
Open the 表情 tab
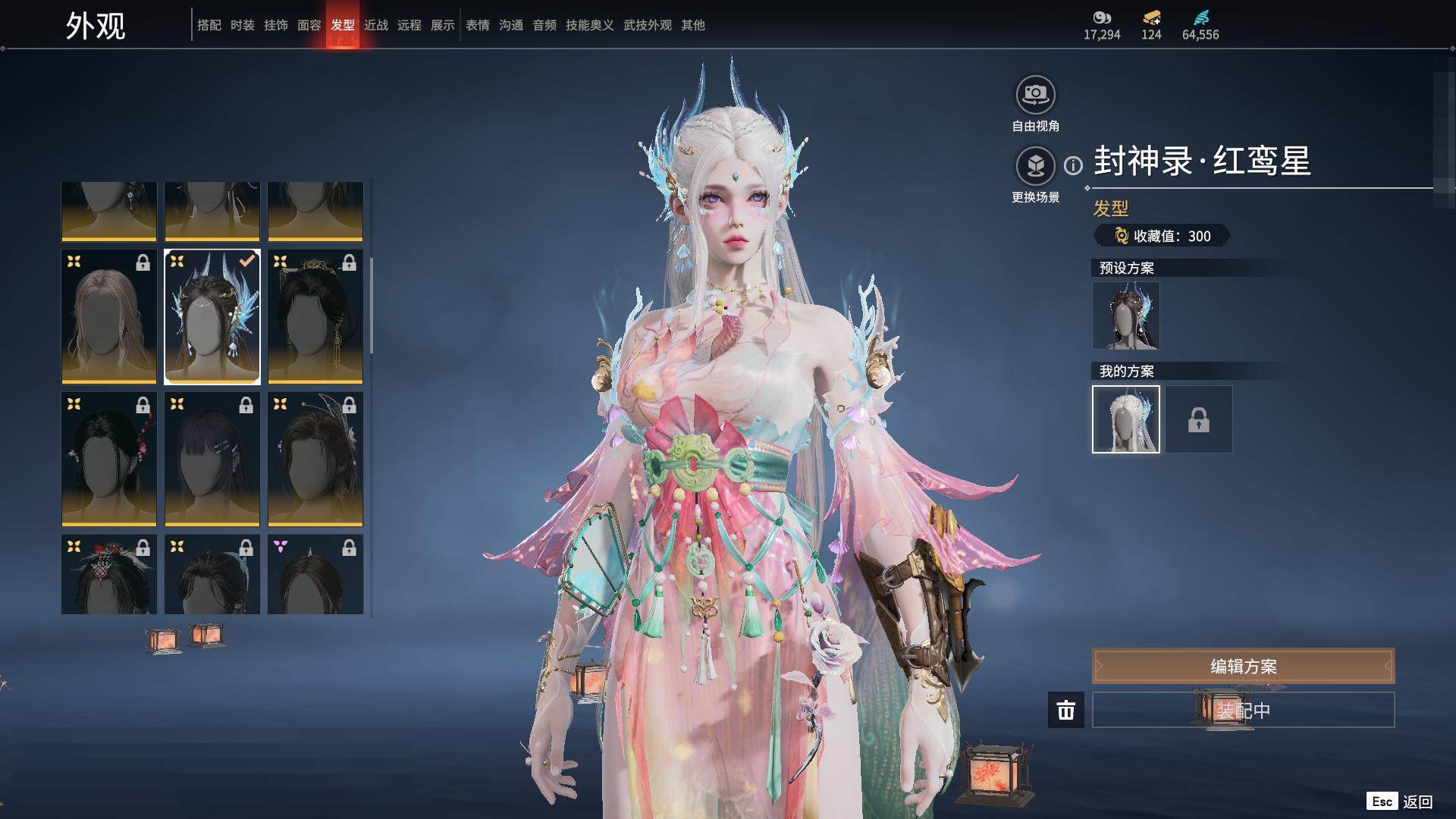[x=478, y=25]
